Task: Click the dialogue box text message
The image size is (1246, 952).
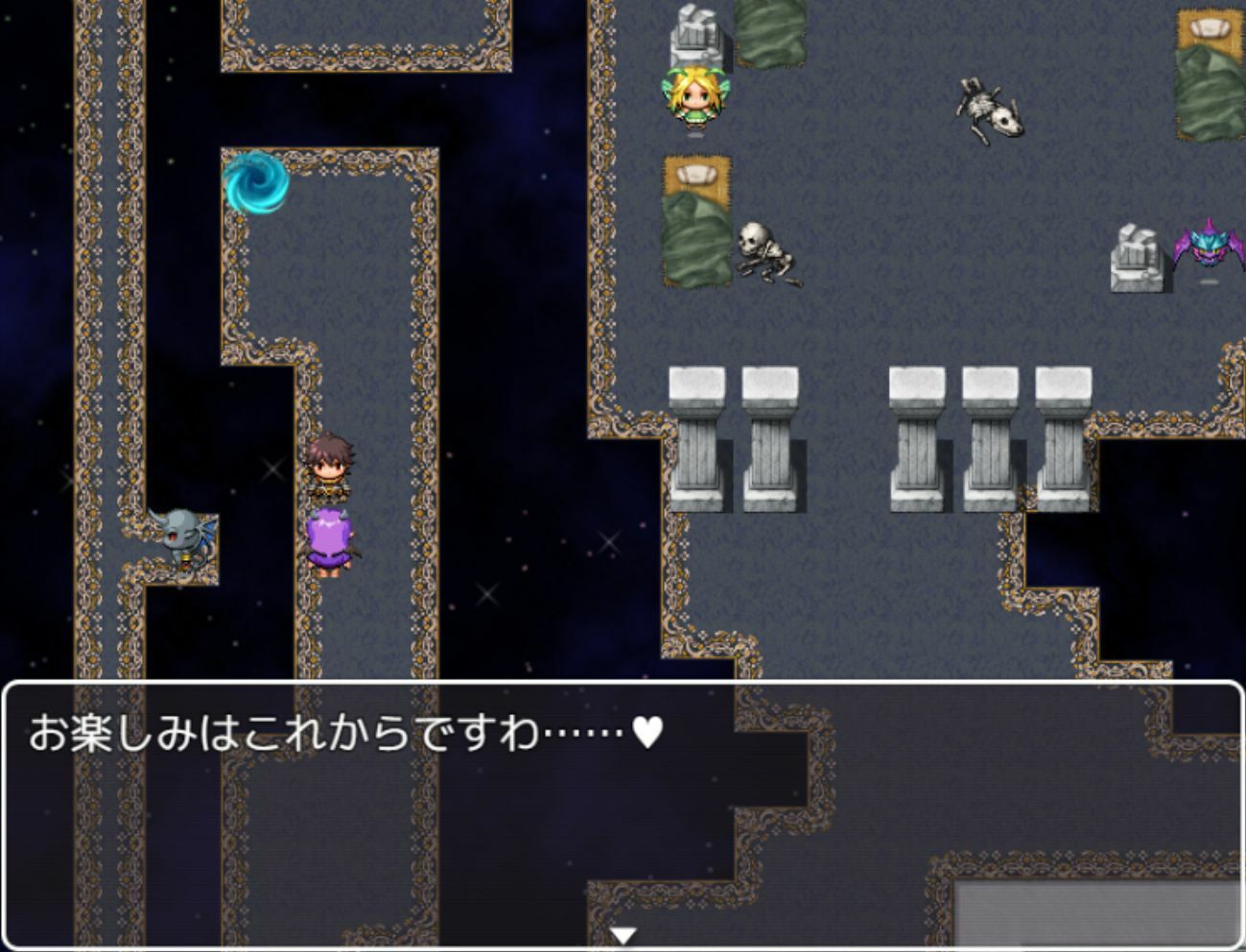Action: coord(336,731)
